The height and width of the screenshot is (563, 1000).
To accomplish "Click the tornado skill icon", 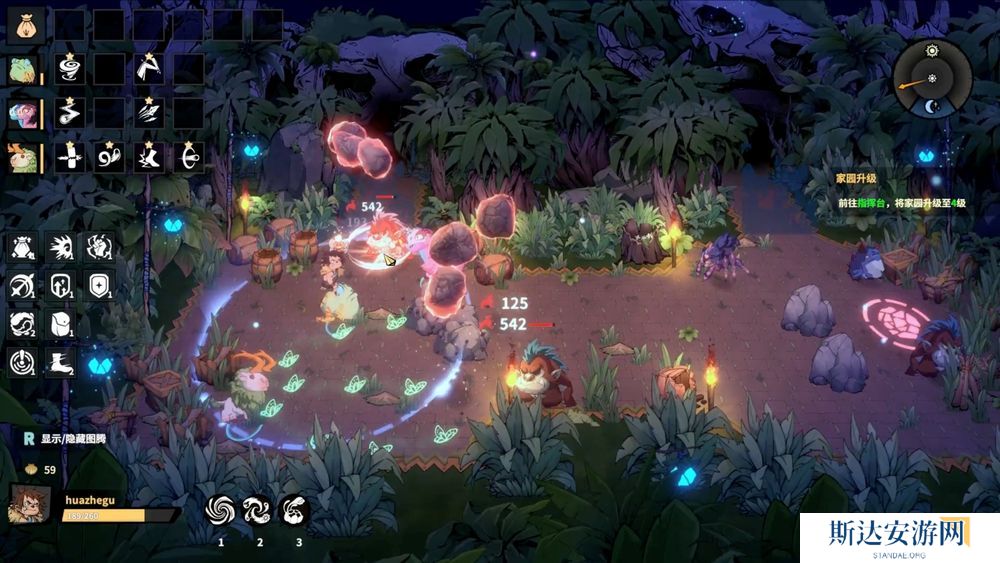I will tap(69, 69).
